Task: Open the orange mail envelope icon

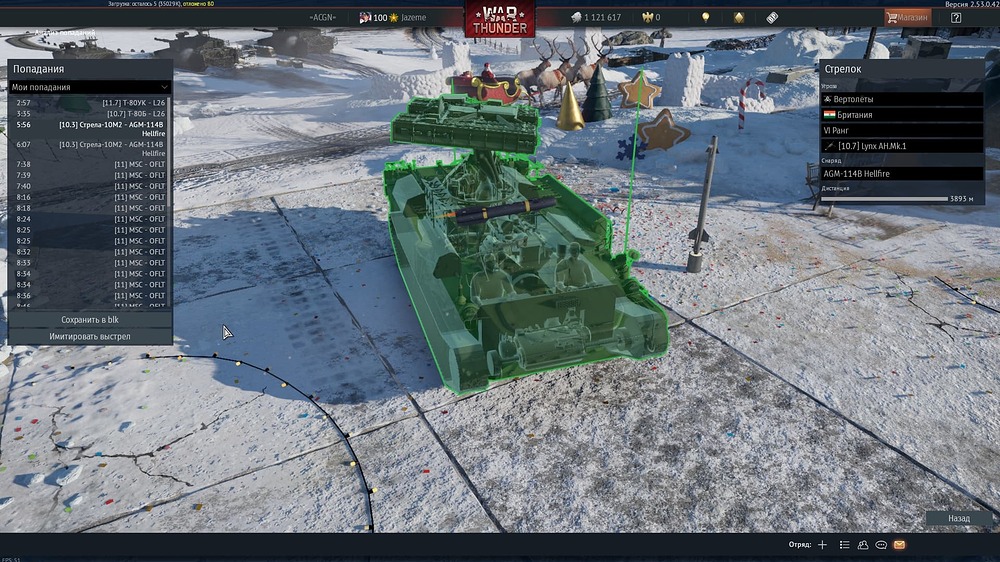Action: click(x=899, y=545)
